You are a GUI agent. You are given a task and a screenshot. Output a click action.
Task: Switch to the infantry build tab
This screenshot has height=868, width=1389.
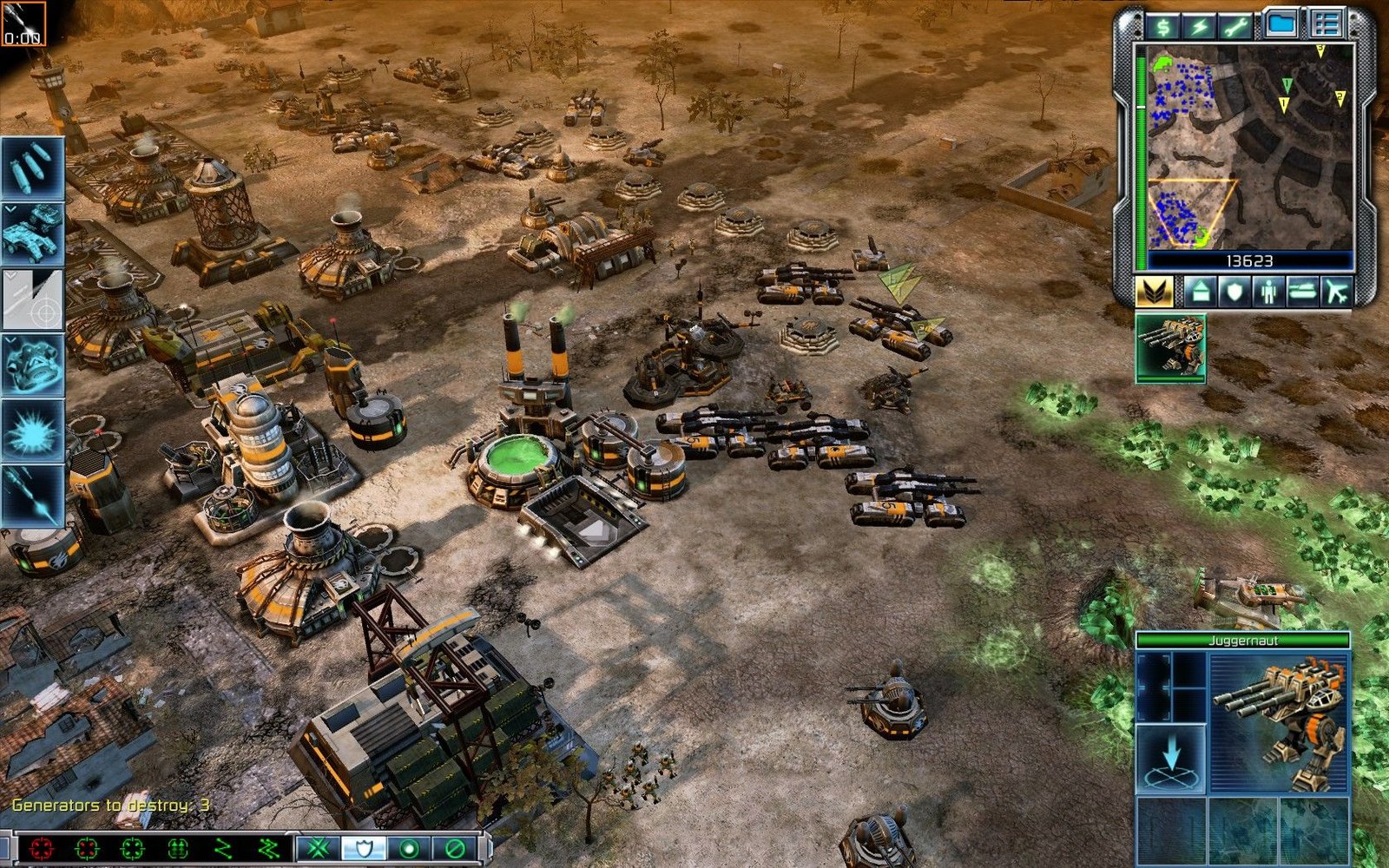pyautogui.click(x=1269, y=292)
